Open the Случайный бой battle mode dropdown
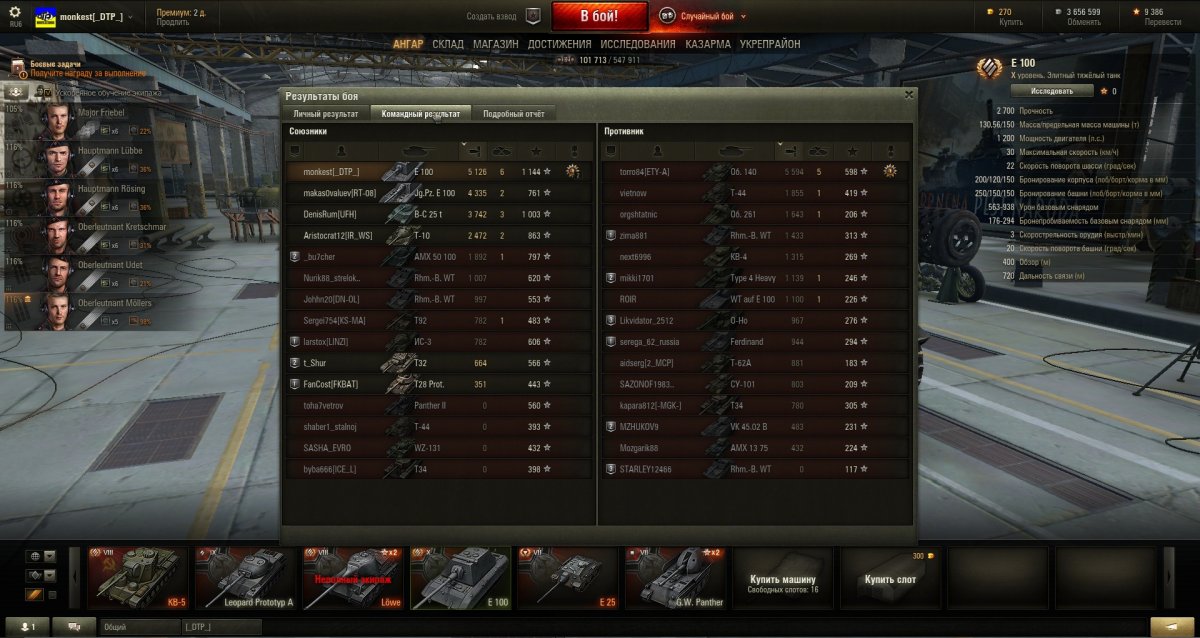1200x638 pixels. tap(708, 16)
